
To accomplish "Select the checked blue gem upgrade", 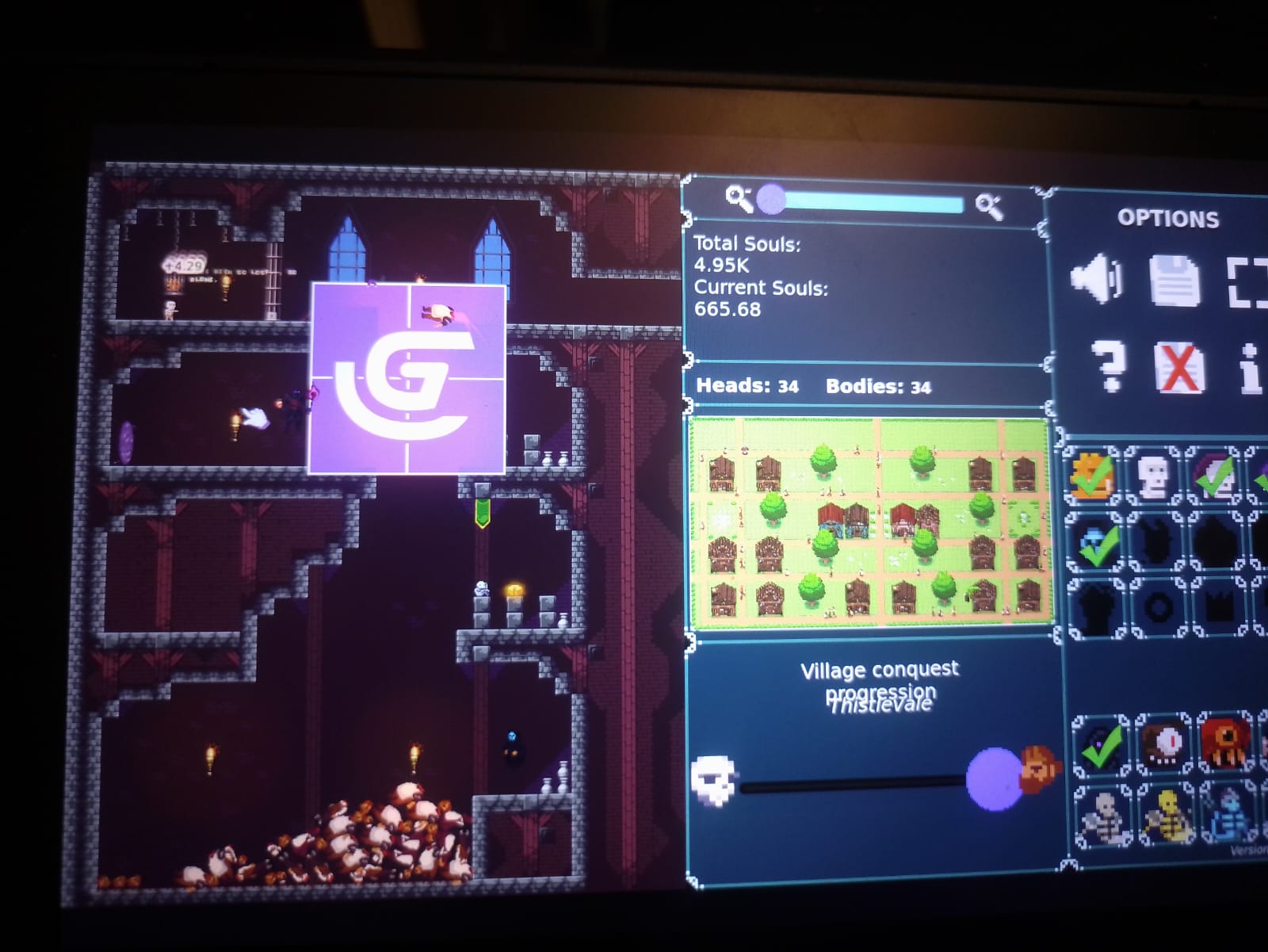I will click(1096, 542).
